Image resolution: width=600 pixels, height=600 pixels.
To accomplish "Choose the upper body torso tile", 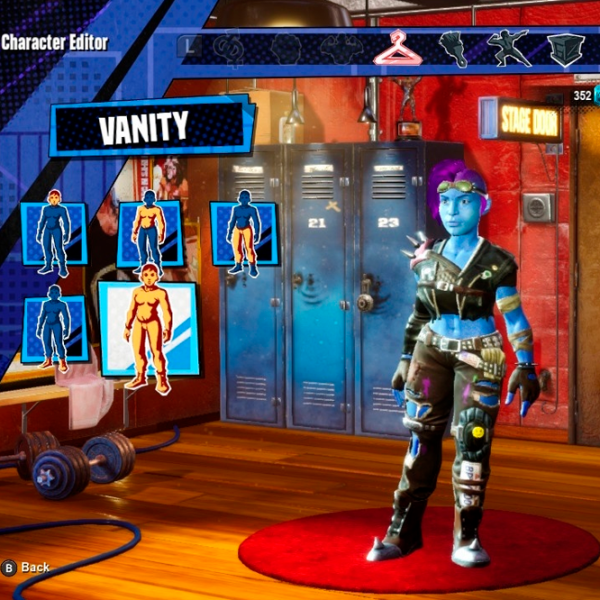I will pyautogui.click(x=149, y=233).
